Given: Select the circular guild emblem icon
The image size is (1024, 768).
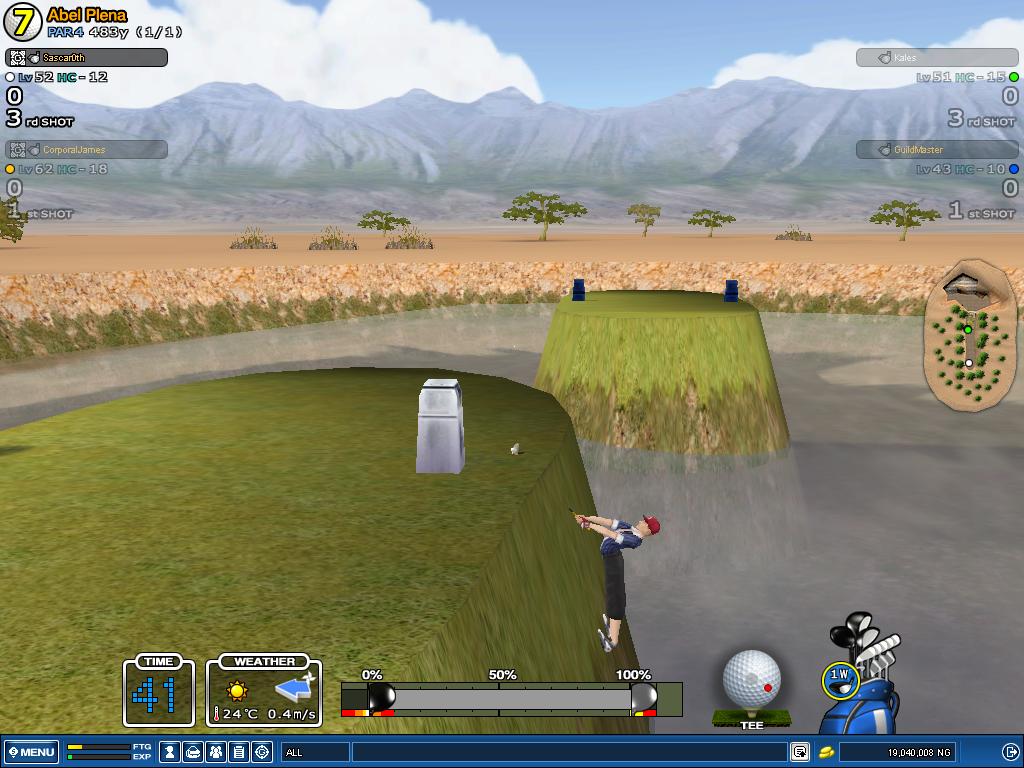Looking at the screenshot, I should coord(262,752).
